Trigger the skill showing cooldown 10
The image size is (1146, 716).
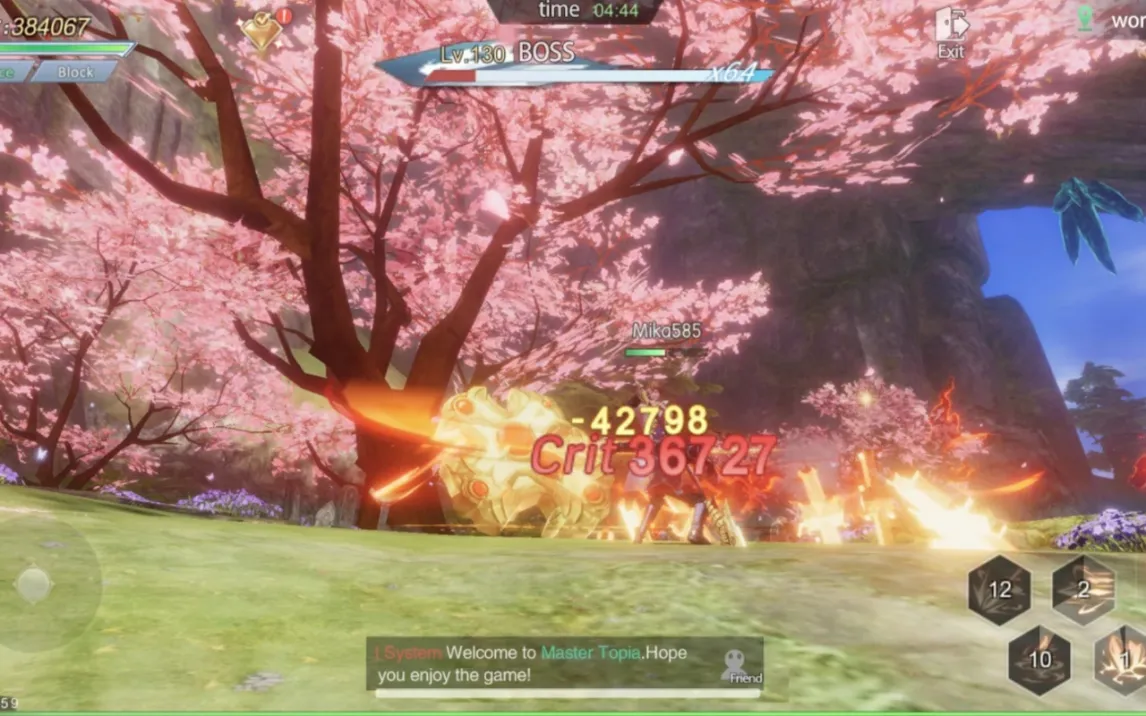[x=1040, y=660]
